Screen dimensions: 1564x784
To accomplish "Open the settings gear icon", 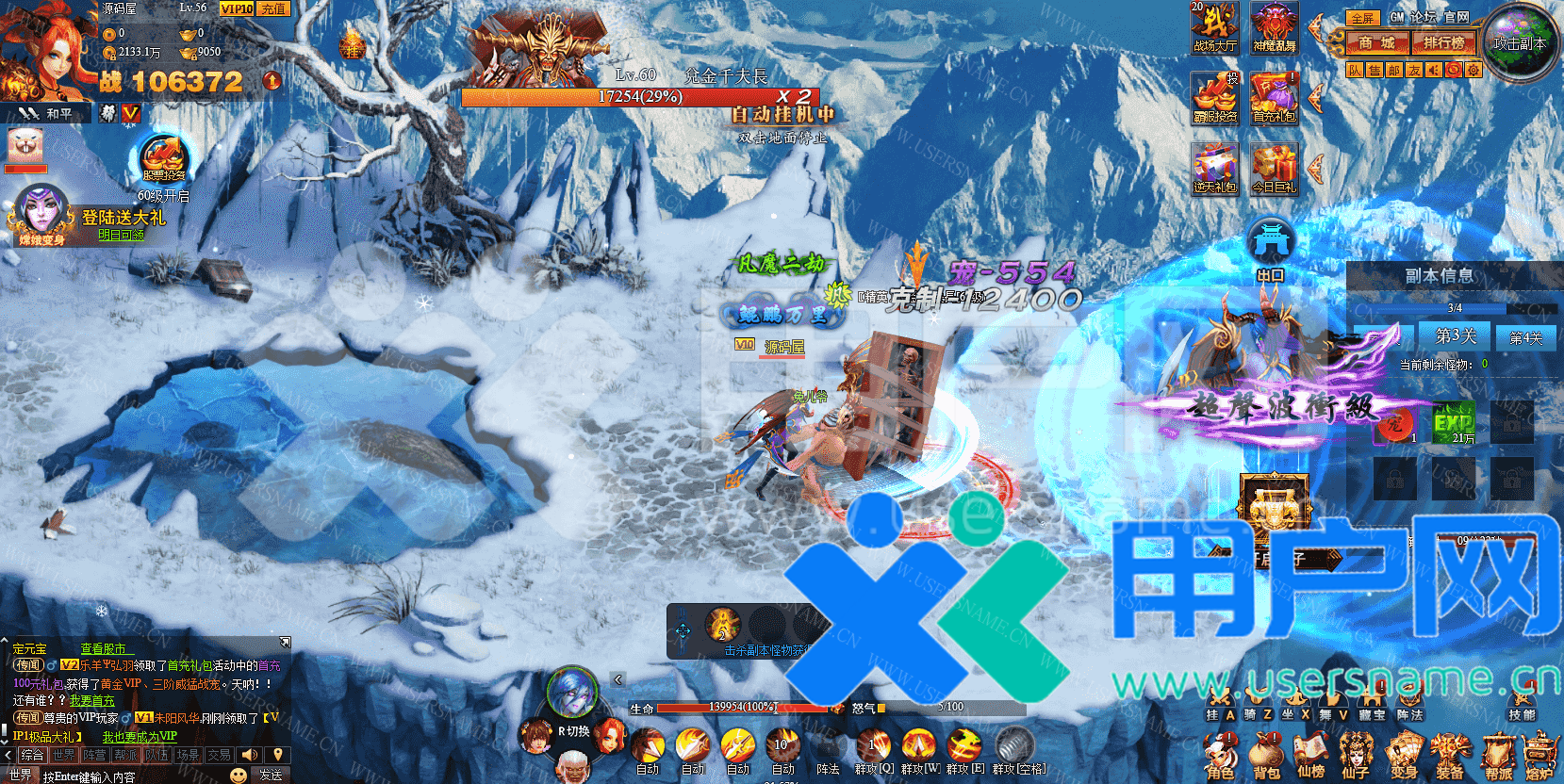I will click(1473, 70).
